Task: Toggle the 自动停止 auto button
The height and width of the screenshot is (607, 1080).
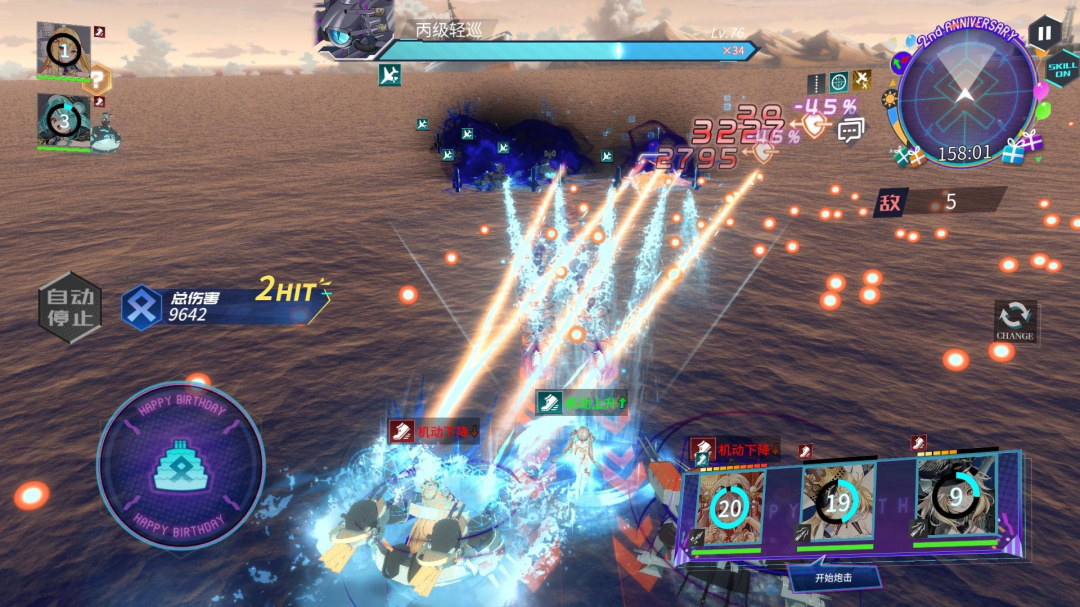Action: pyautogui.click(x=69, y=307)
